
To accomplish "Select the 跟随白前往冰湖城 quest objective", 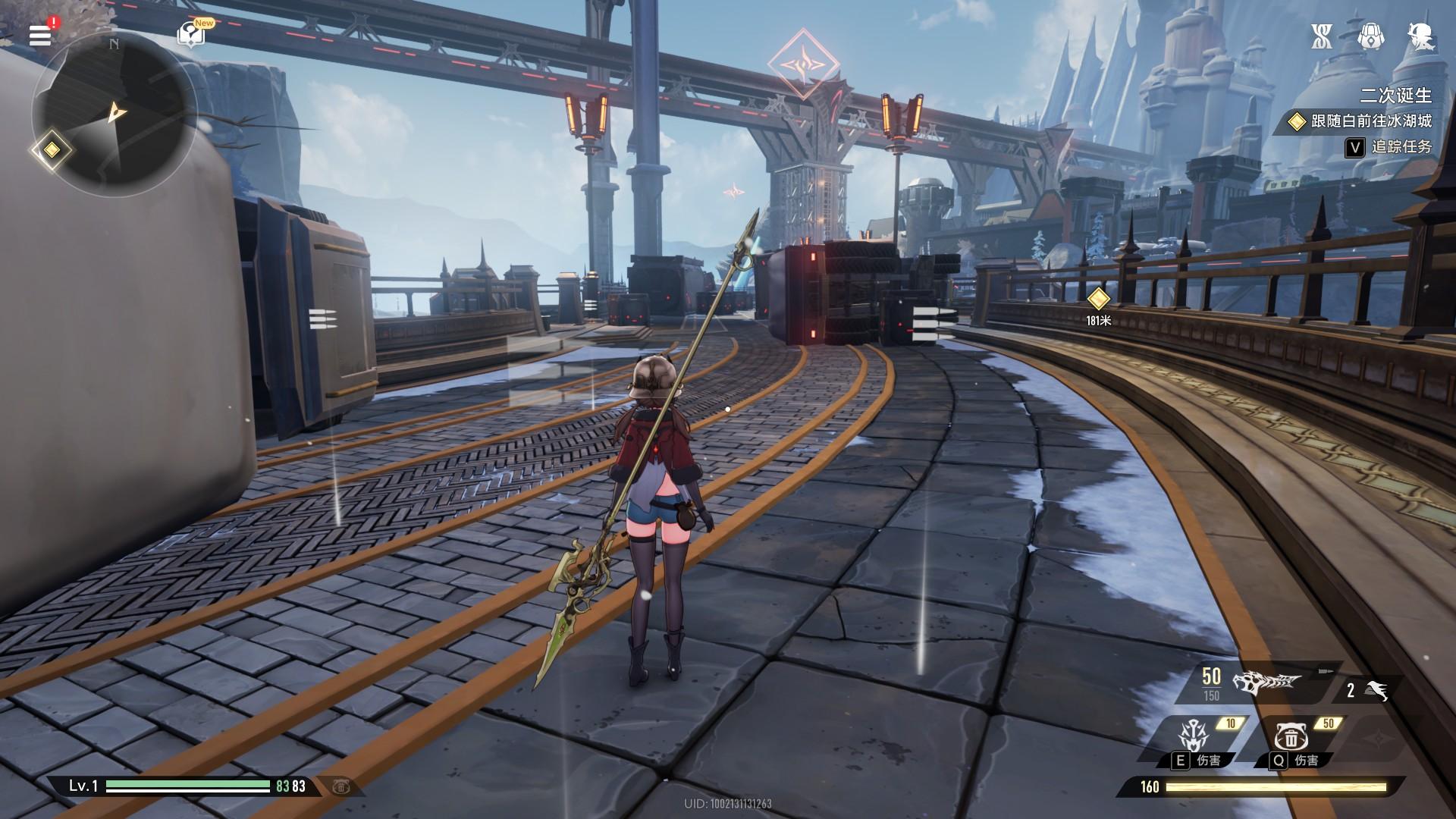I will [1361, 121].
